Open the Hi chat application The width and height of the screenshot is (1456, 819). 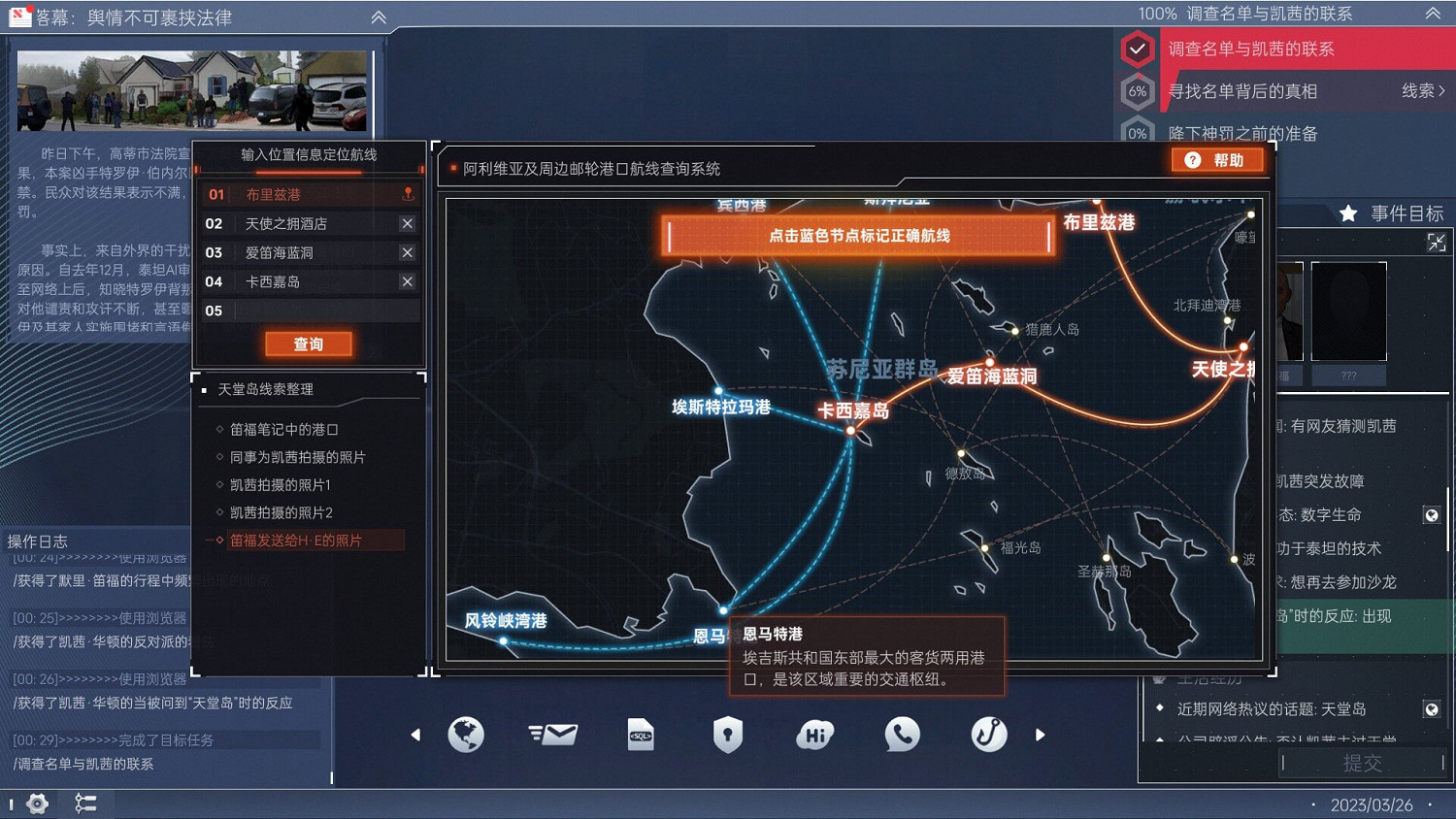814,735
